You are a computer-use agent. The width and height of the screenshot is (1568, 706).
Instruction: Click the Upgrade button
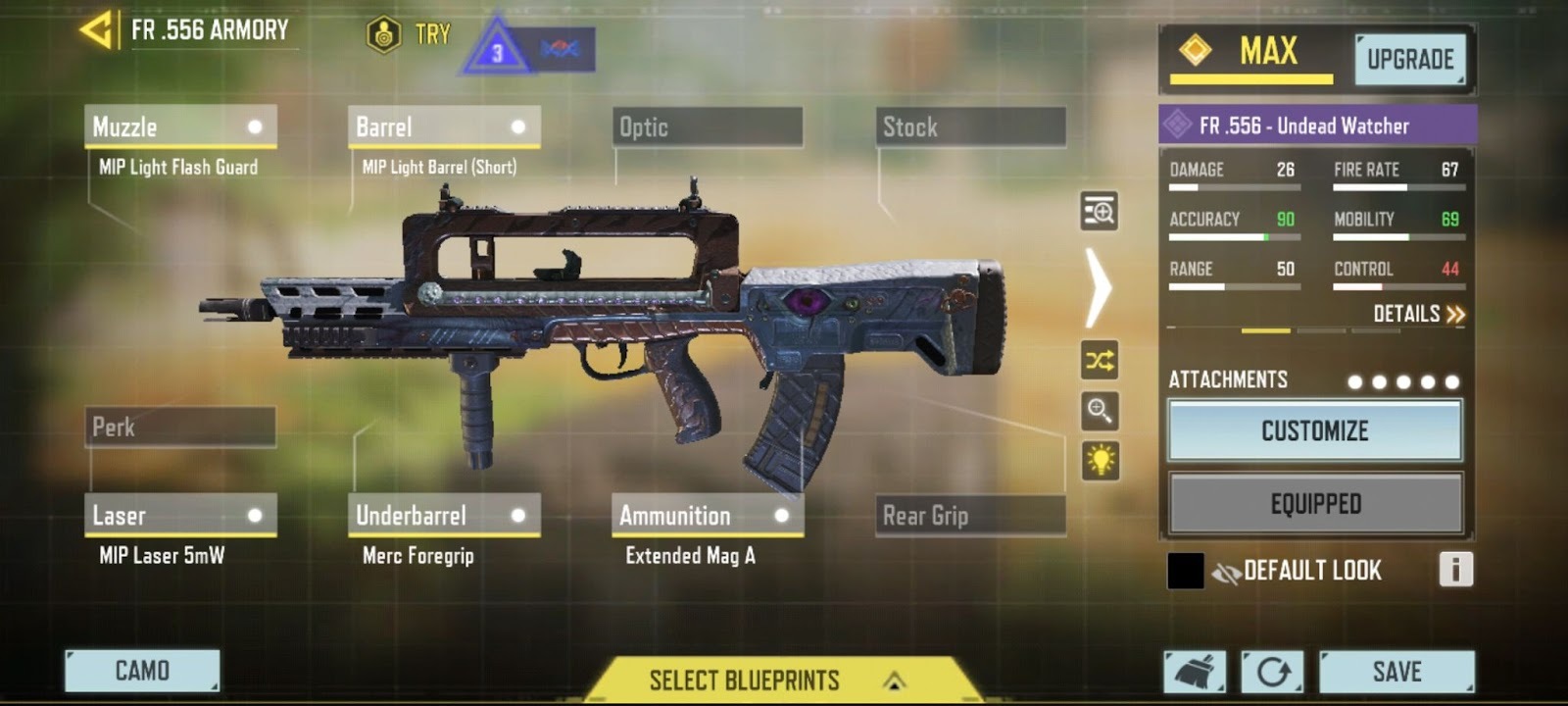pyautogui.click(x=1410, y=60)
